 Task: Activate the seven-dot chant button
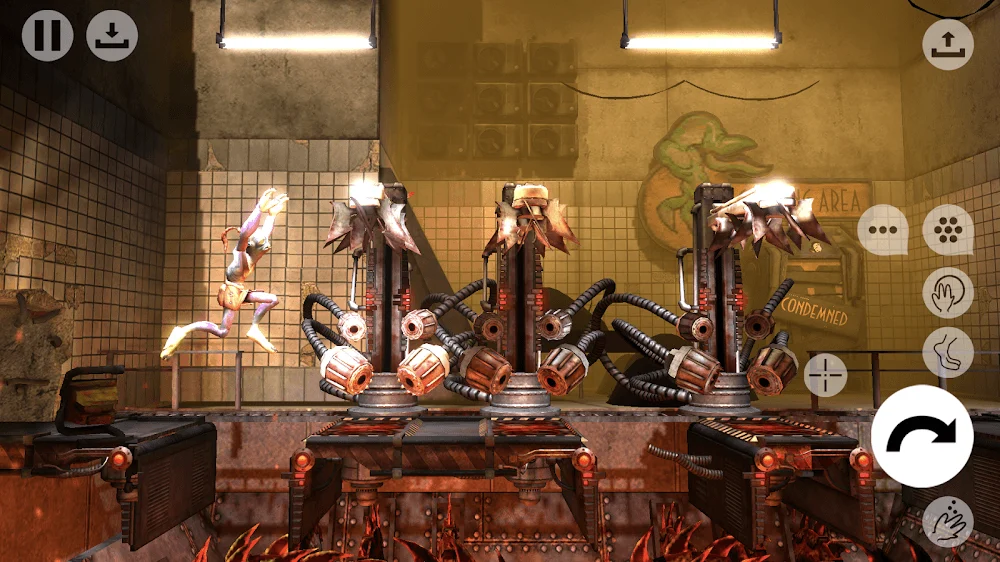tap(947, 230)
